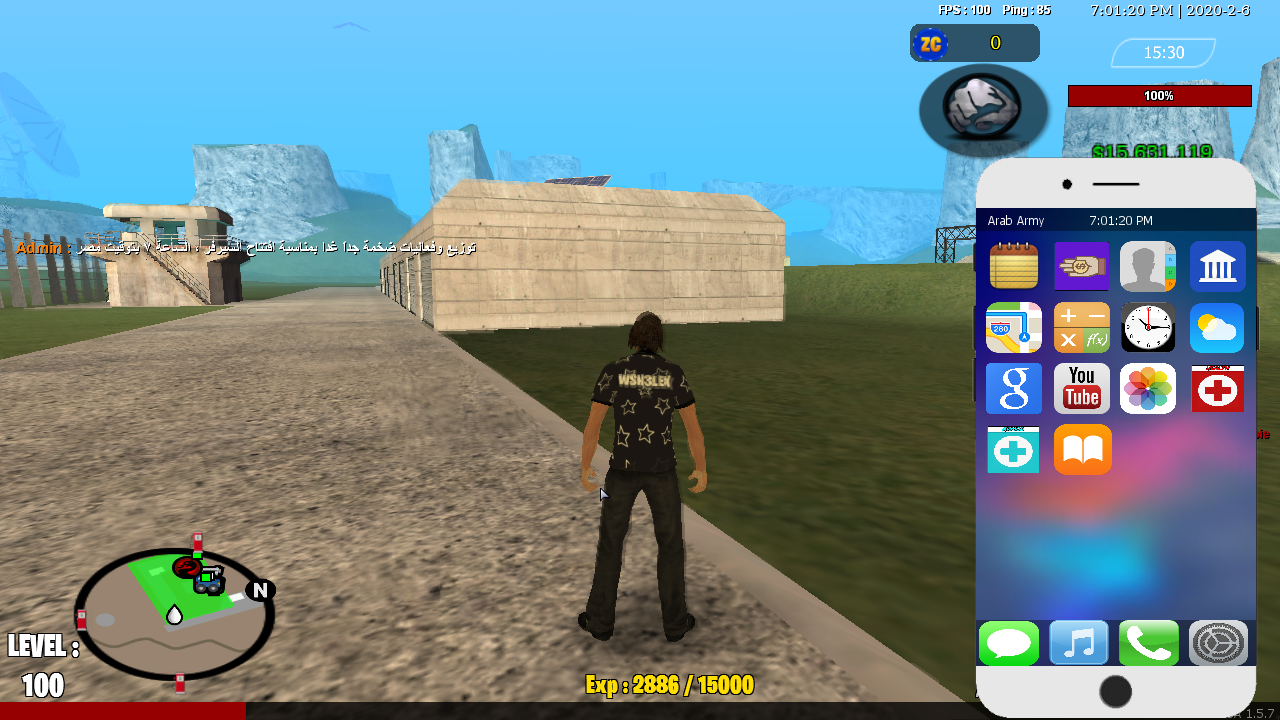This screenshot has height=720, width=1280.
Task: Click the ZC coin counter
Action: tap(974, 43)
